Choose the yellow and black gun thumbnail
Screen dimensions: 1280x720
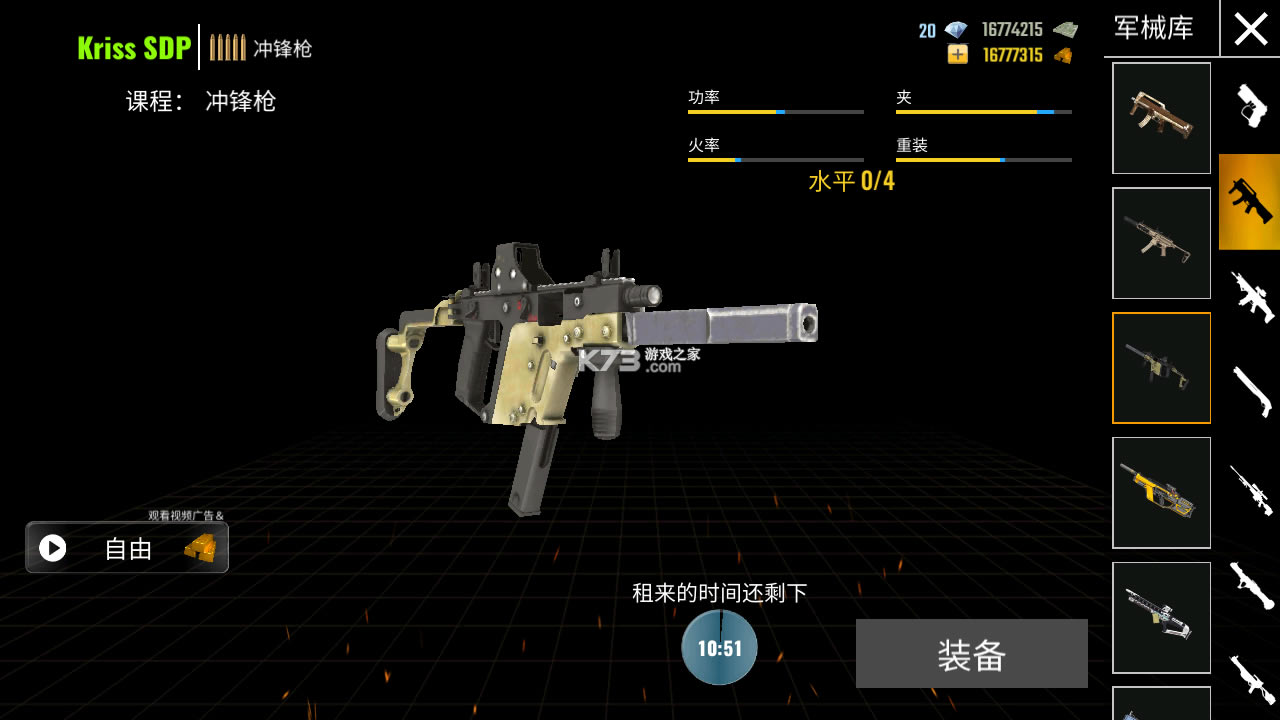click(x=1161, y=493)
